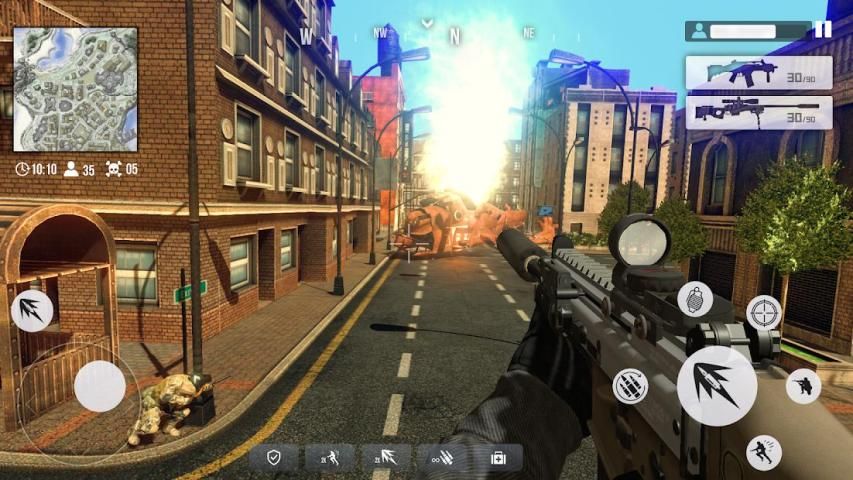The width and height of the screenshot is (853, 480).
Task: Switch to the sniper rifle slot
Action: coord(759,113)
